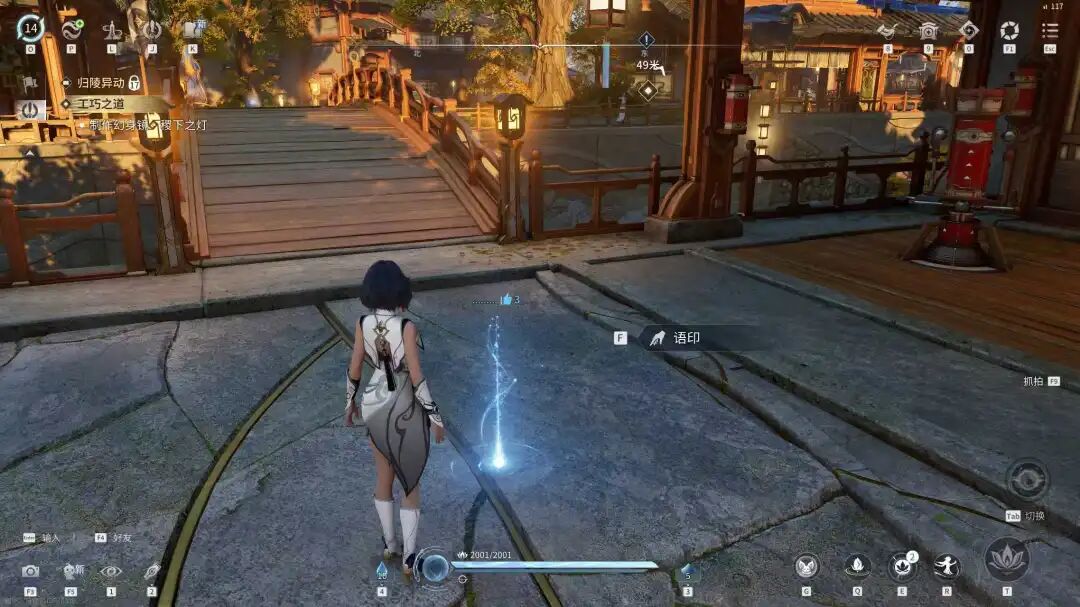Open the main menu list icon
The image size is (1080, 607).
tap(1050, 30)
